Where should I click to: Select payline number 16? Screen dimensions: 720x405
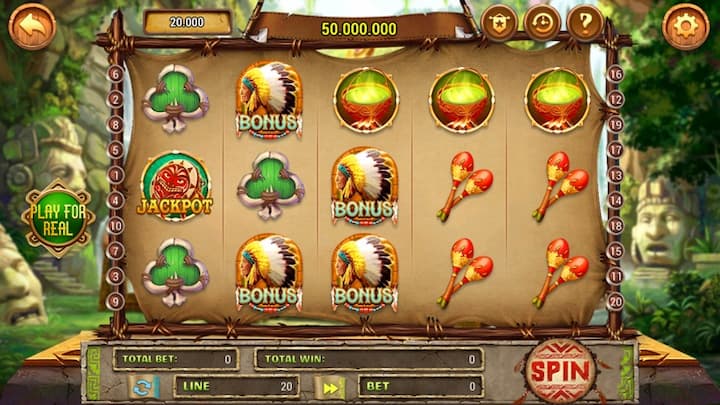pyautogui.click(x=616, y=74)
